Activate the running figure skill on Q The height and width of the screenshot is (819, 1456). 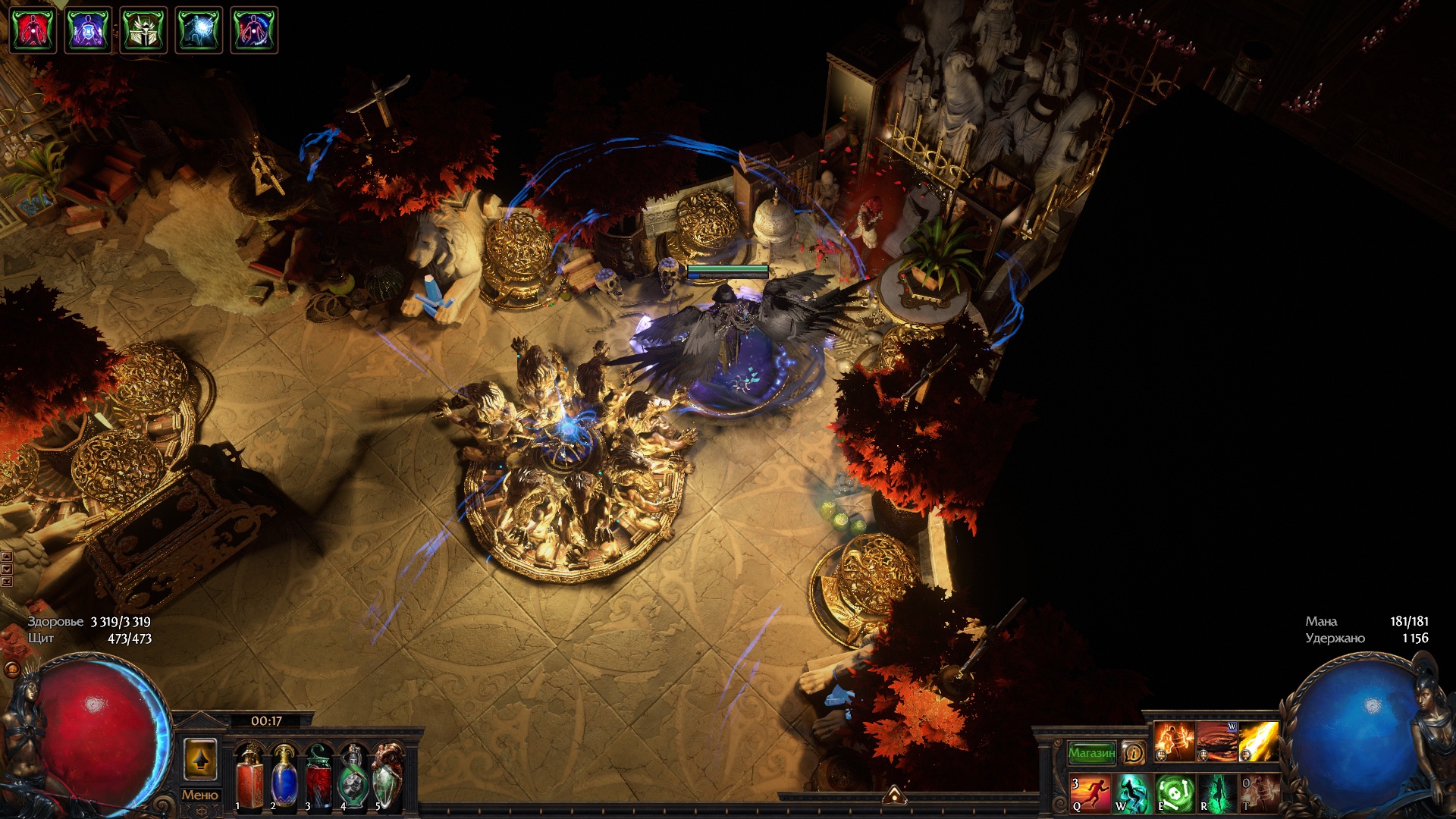(x=1090, y=793)
